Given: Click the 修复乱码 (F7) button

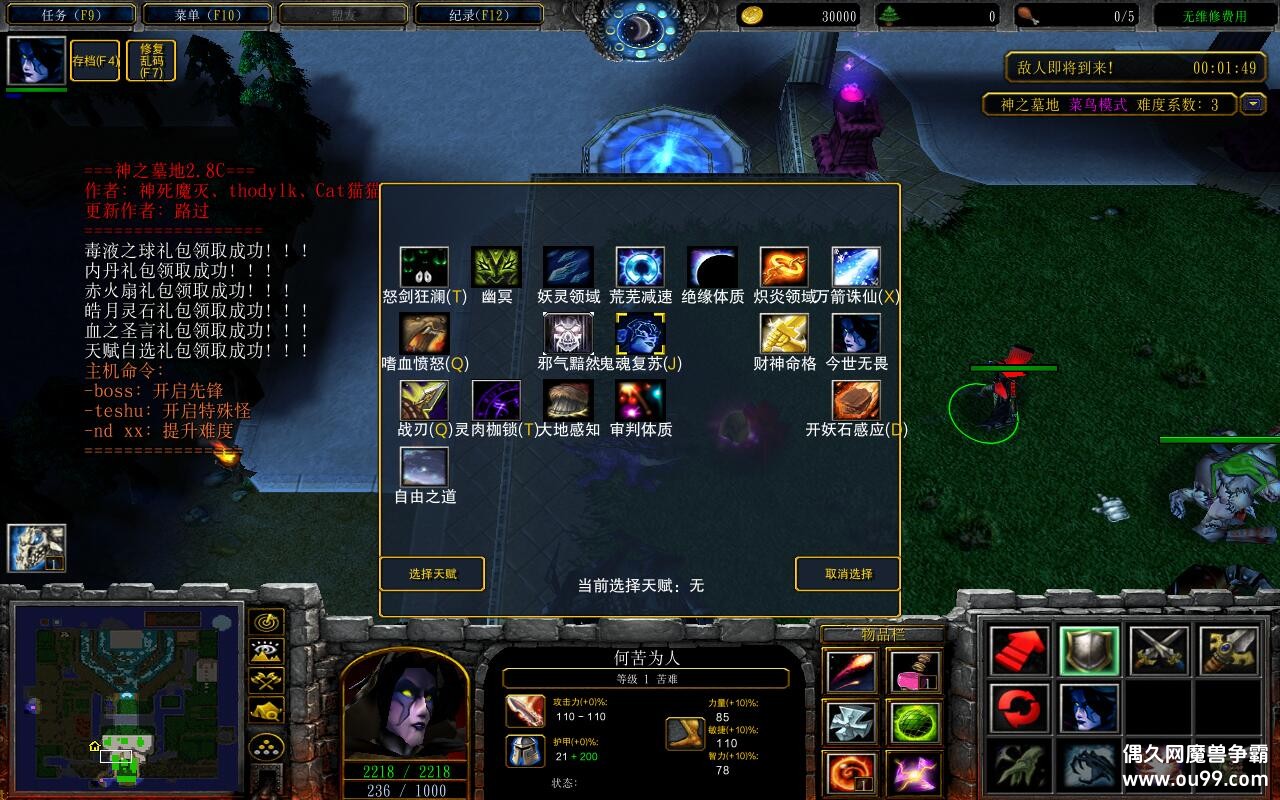Looking at the screenshot, I should pos(152,61).
